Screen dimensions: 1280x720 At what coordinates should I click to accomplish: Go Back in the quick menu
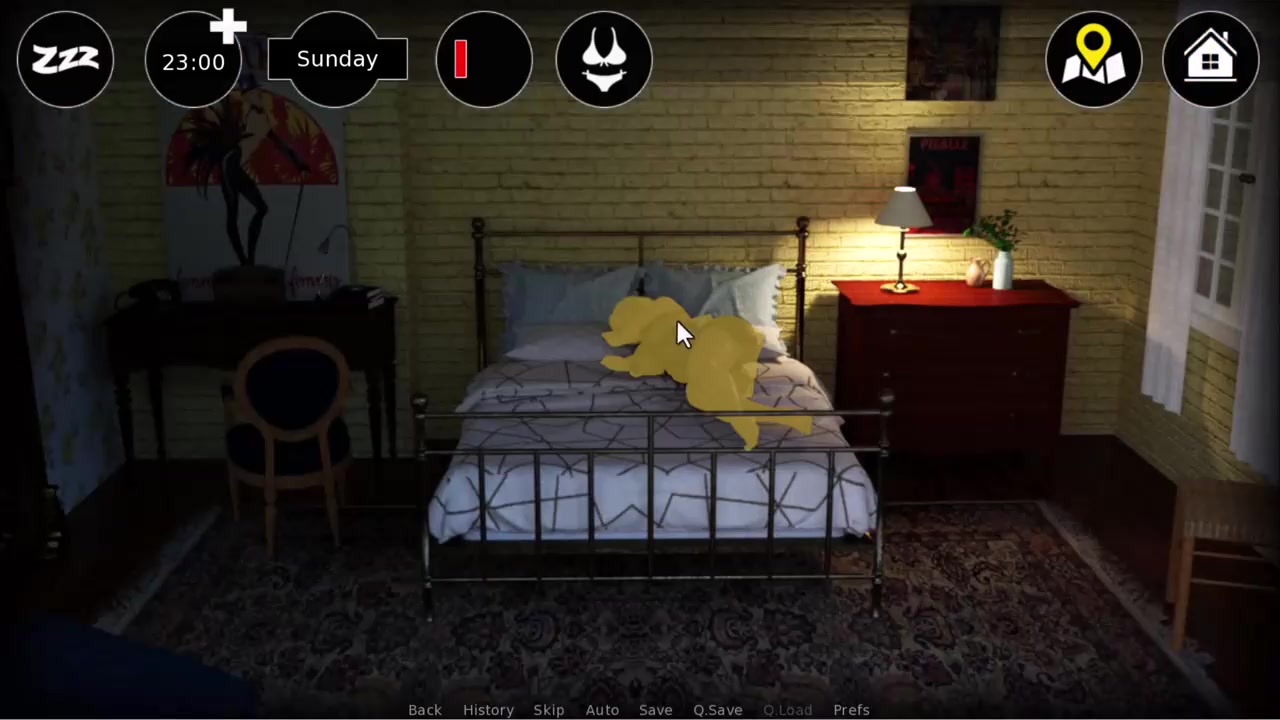tap(424, 709)
